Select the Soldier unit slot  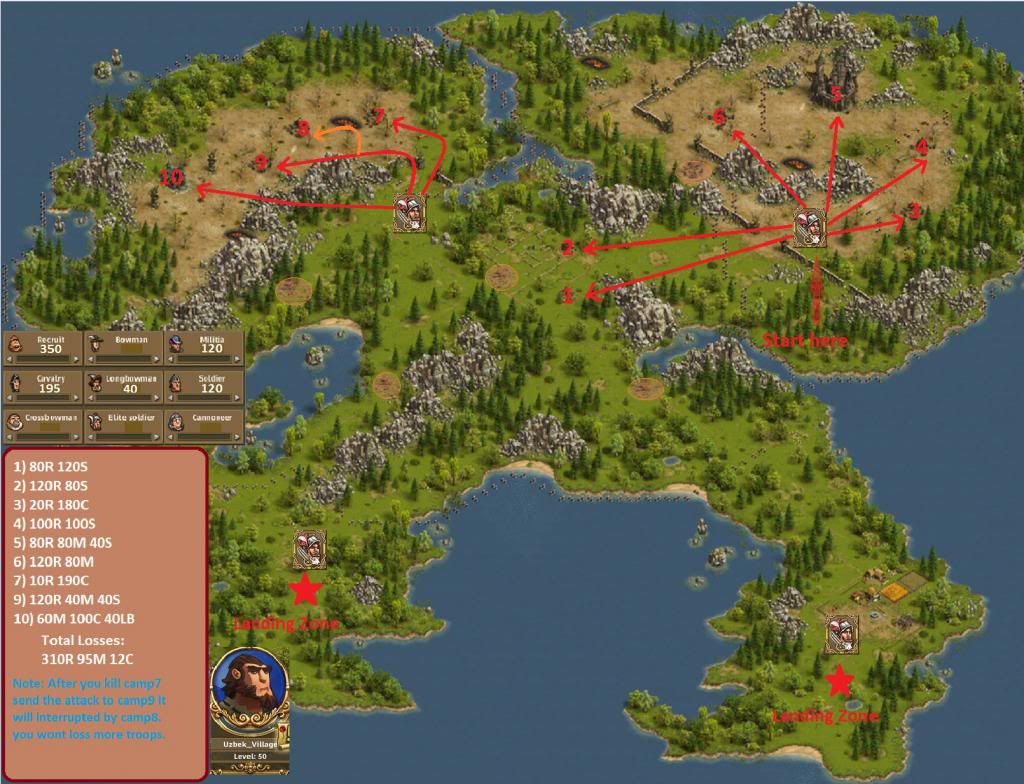(204, 384)
